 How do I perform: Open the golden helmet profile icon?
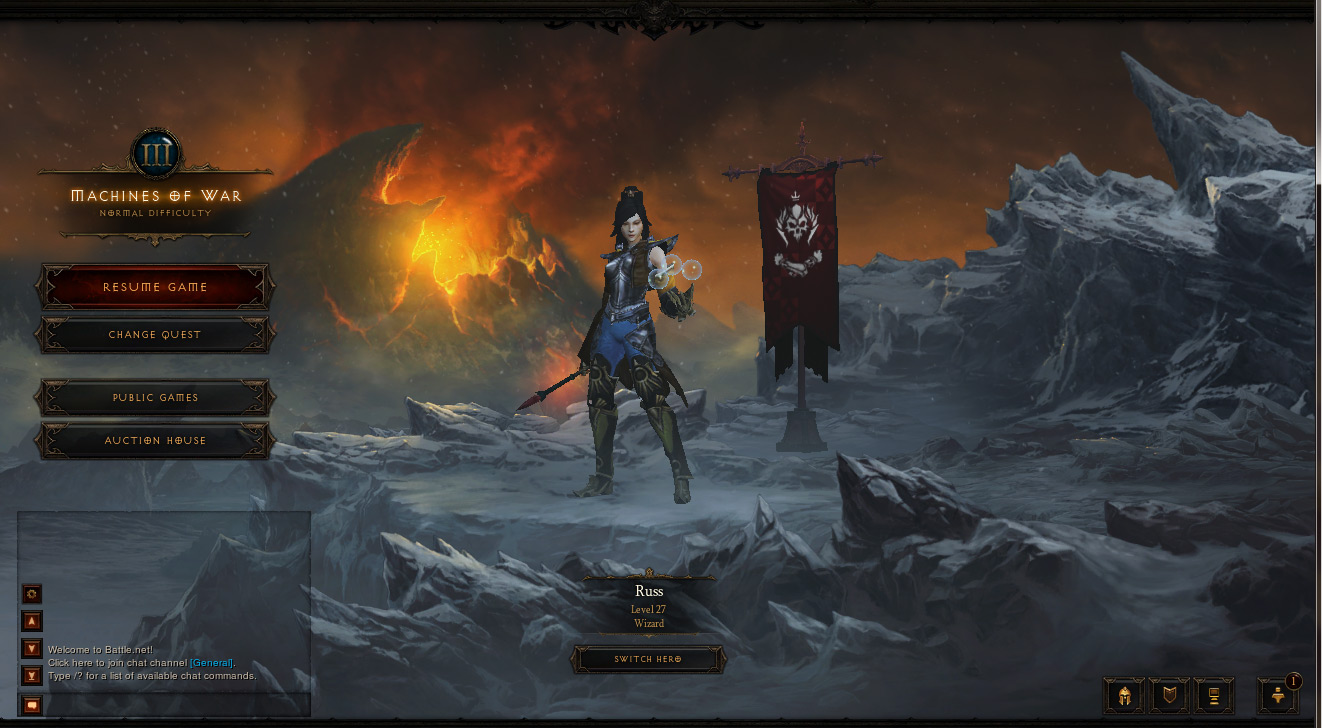(x=1124, y=695)
